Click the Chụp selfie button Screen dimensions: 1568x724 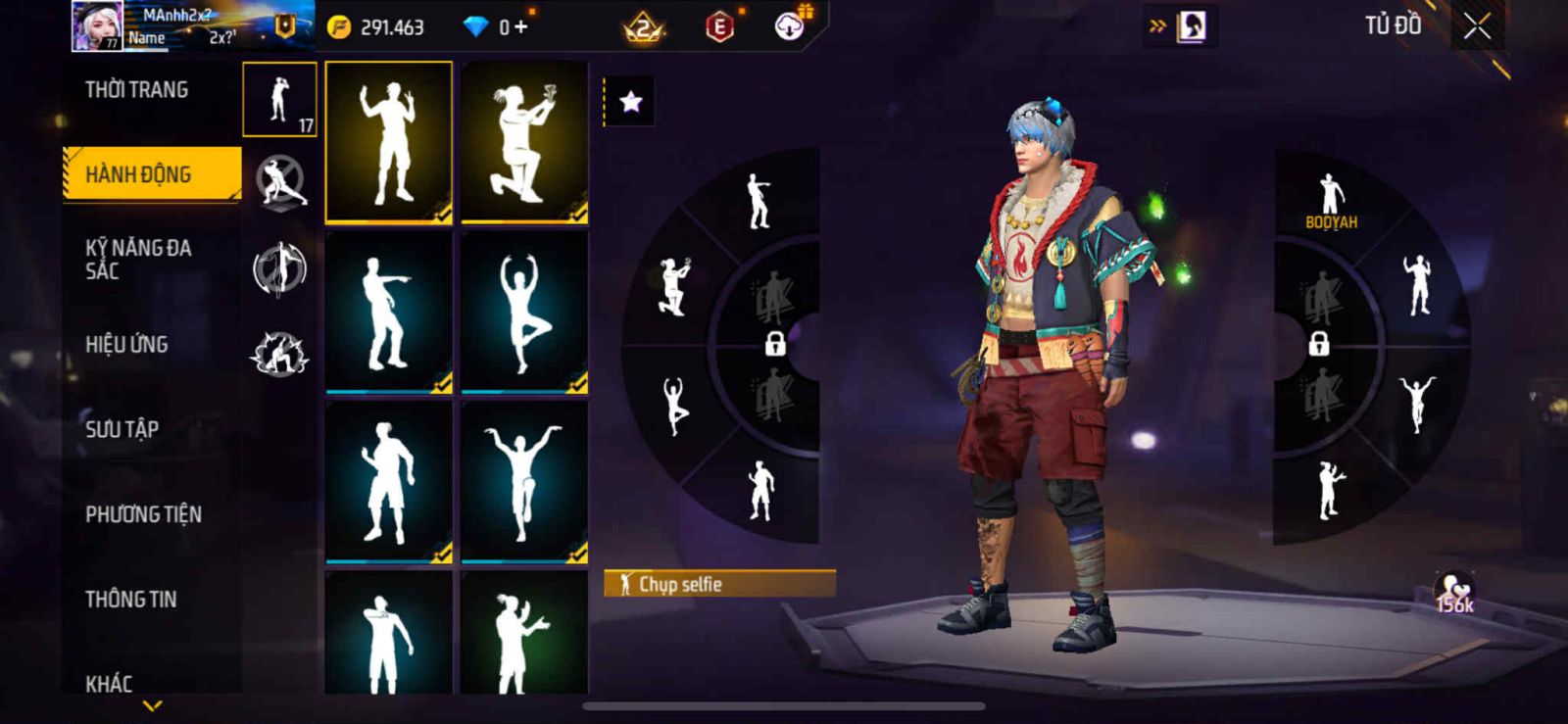click(x=719, y=584)
